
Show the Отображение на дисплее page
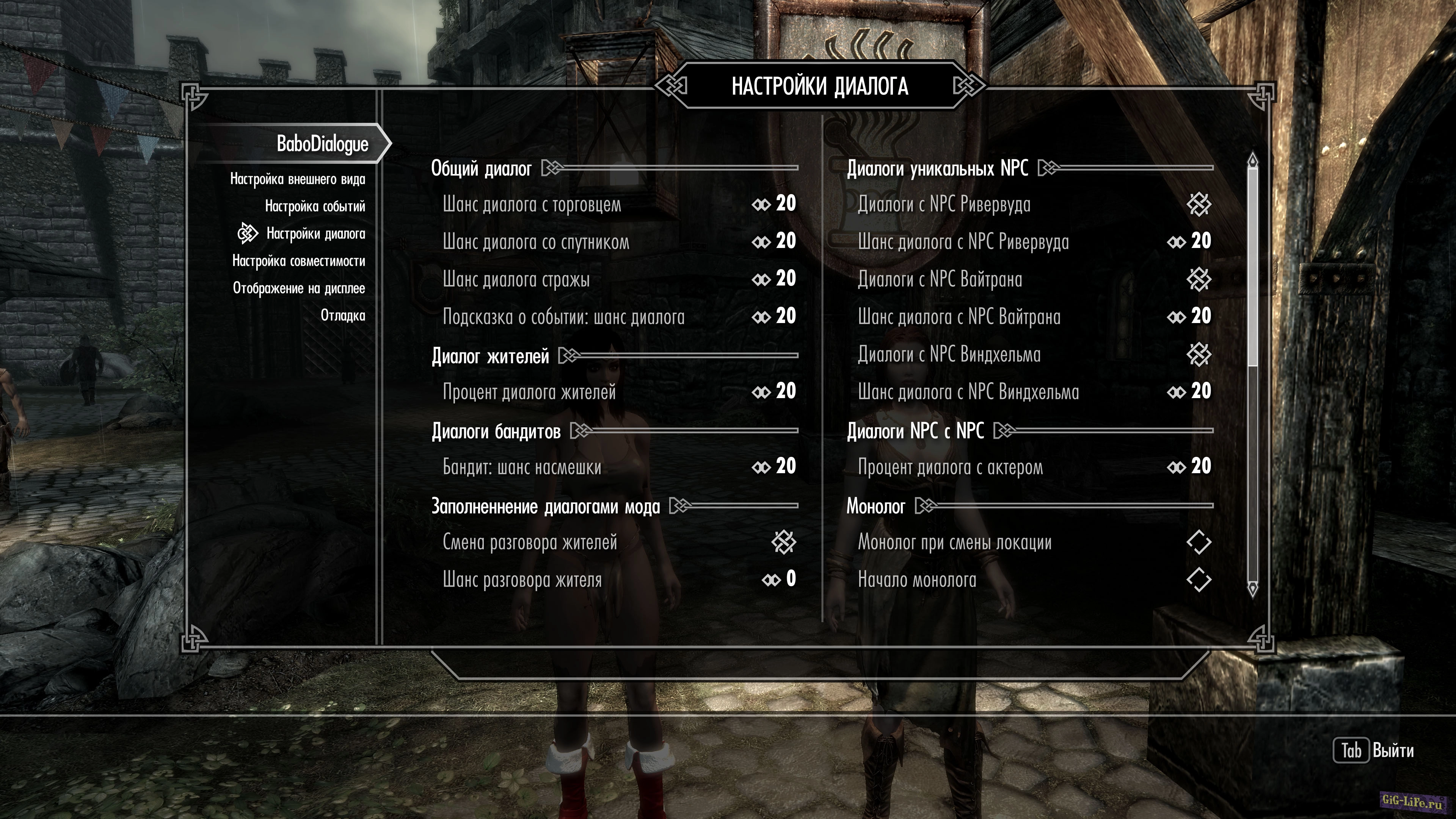pyautogui.click(x=299, y=288)
